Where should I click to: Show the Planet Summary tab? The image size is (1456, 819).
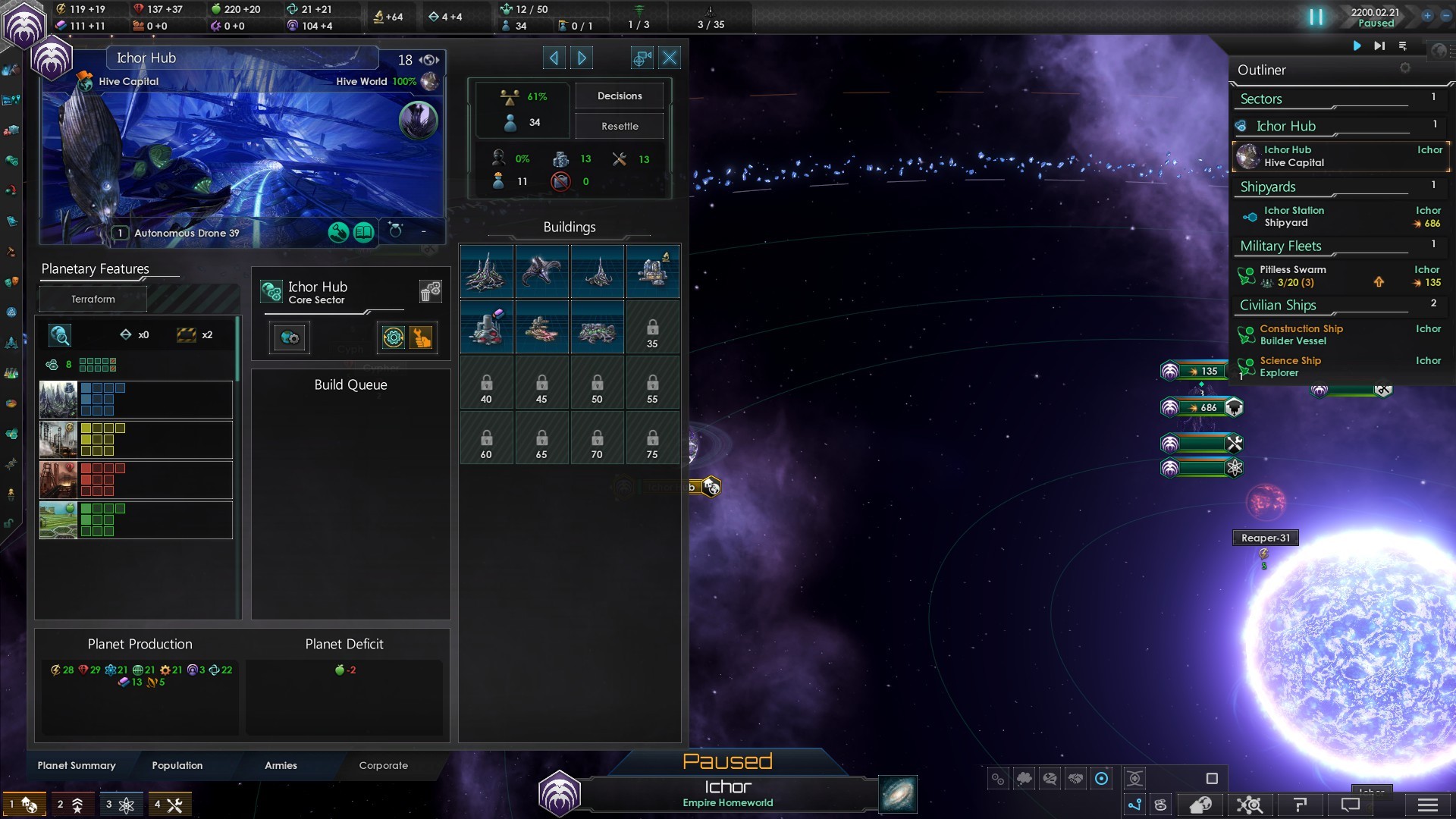click(77, 765)
